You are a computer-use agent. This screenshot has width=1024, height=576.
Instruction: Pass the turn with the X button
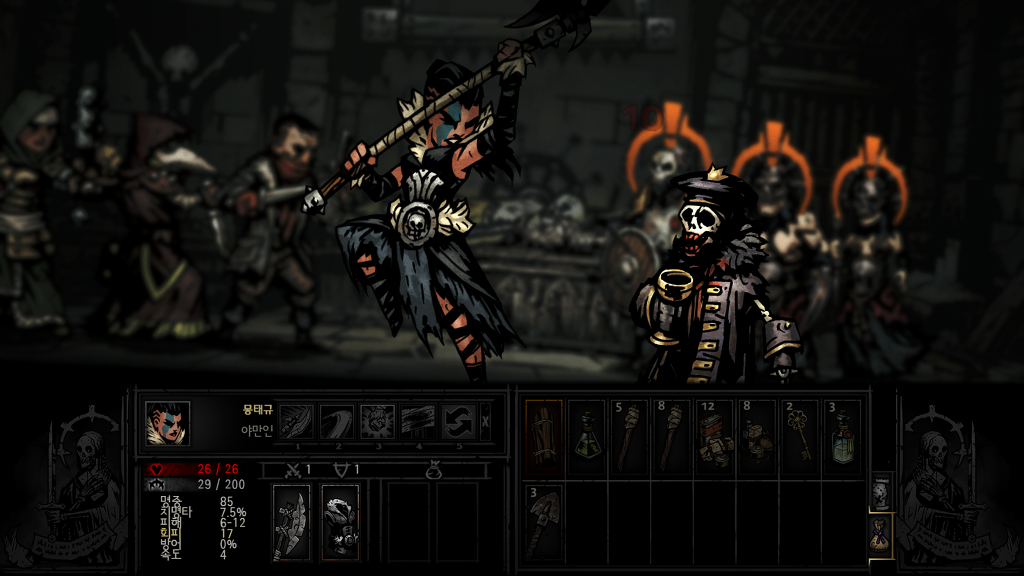pos(486,421)
